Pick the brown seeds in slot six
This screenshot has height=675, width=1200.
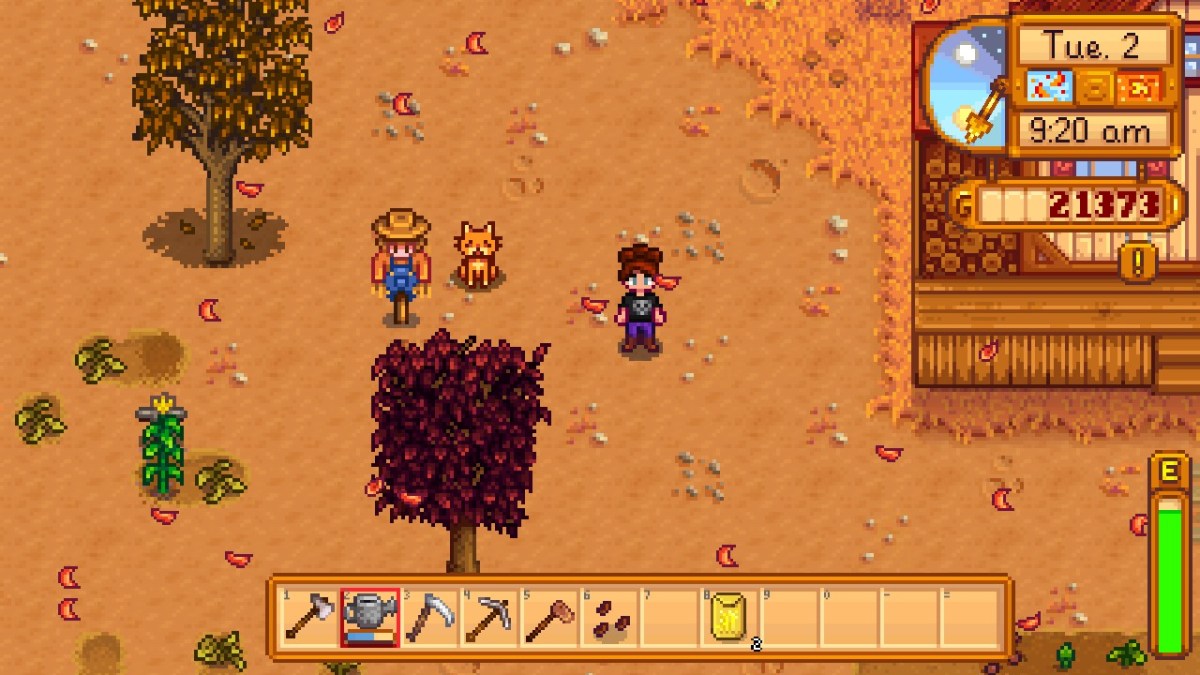[609, 618]
